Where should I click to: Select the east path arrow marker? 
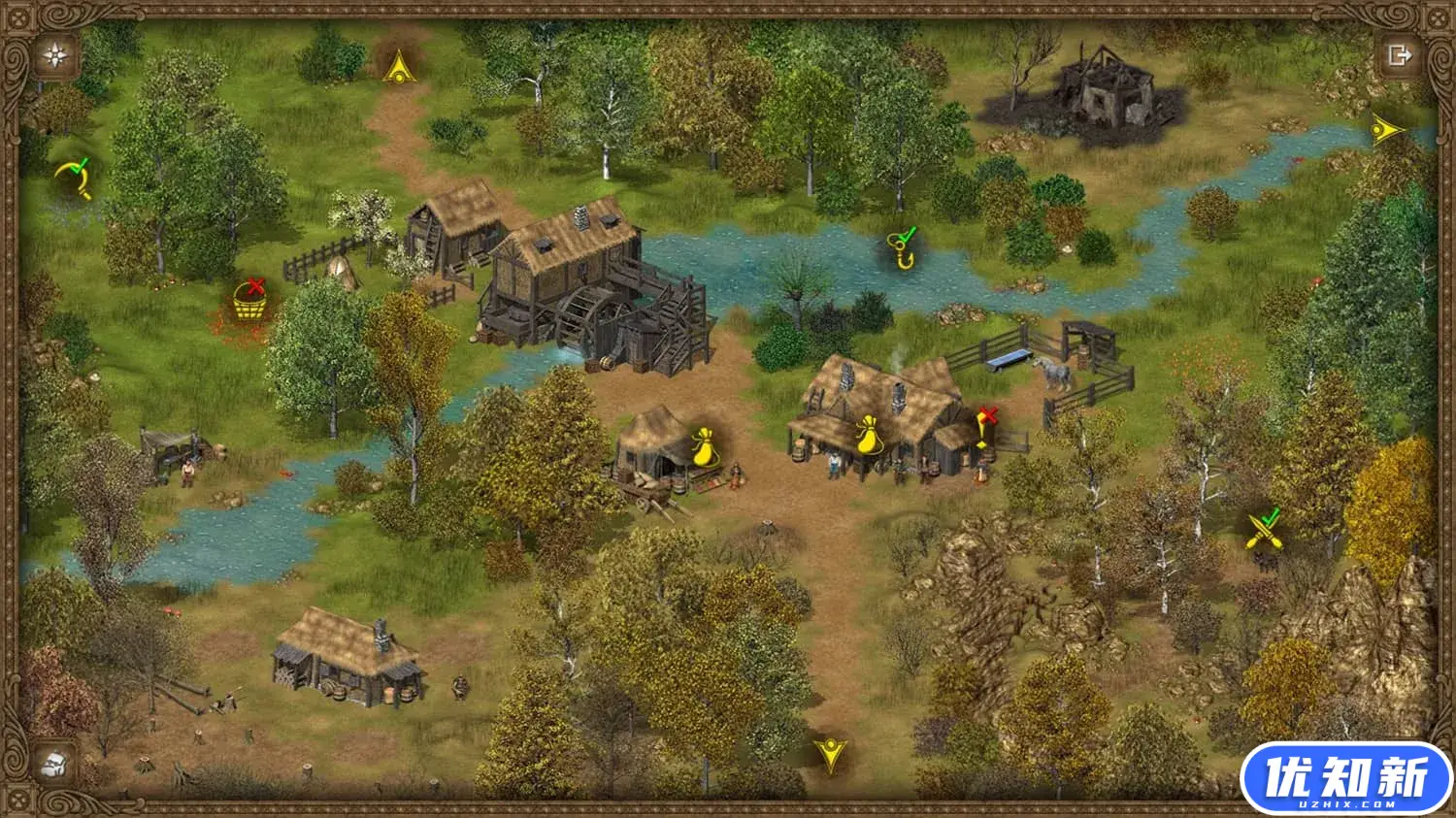tap(1386, 130)
